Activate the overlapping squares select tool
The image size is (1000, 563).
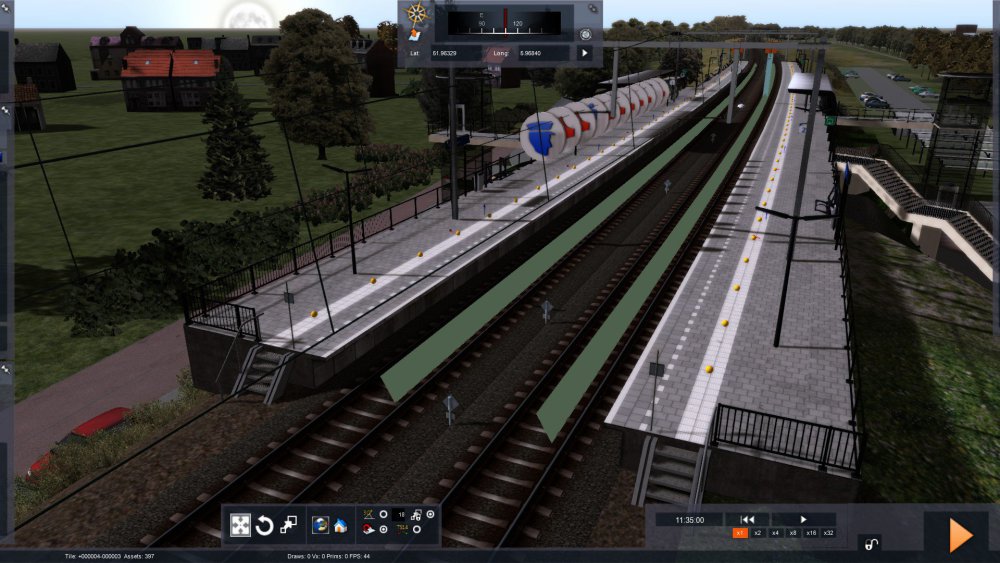[288, 524]
